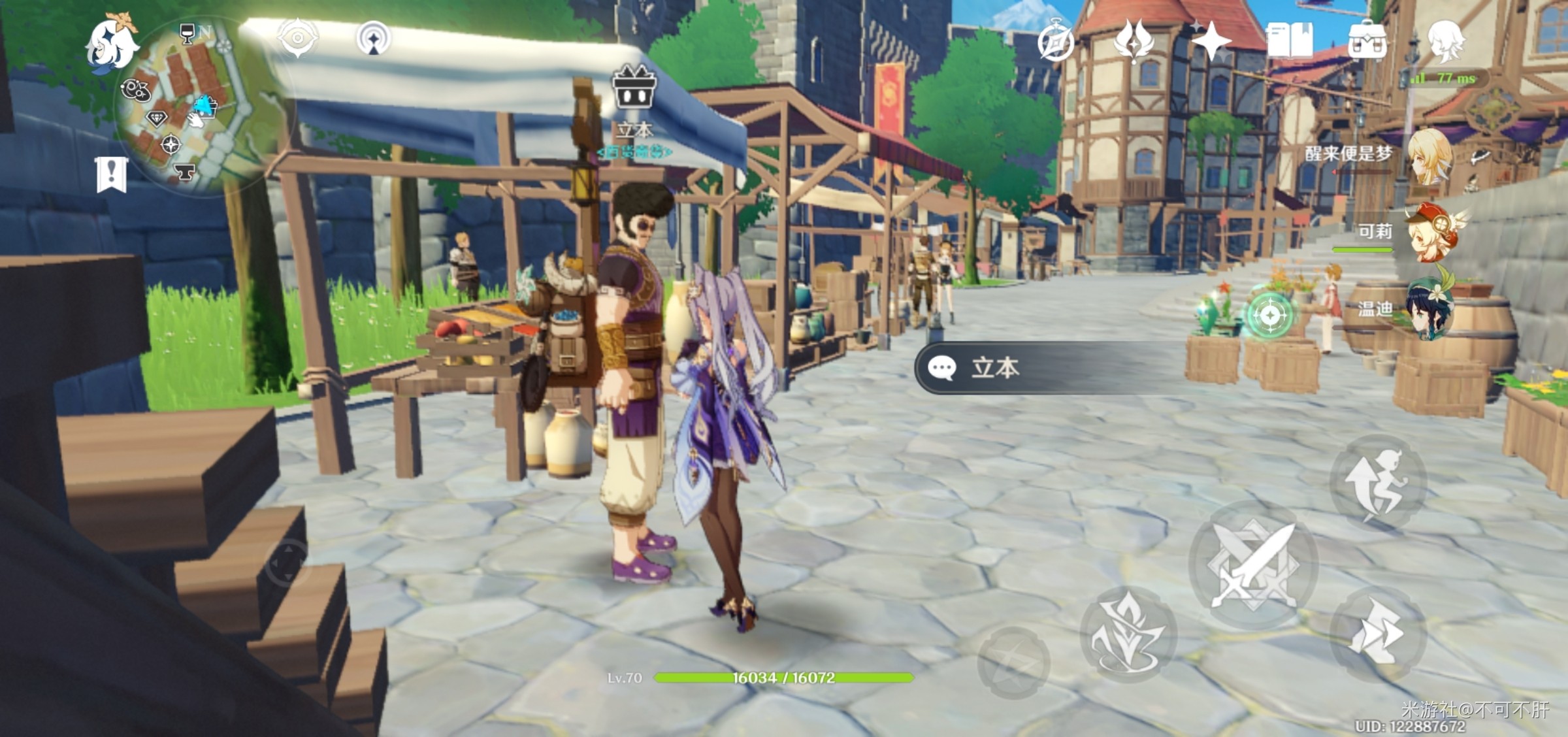Open the character profile silhouette icon
The height and width of the screenshot is (737, 1568).
[x=1445, y=41]
